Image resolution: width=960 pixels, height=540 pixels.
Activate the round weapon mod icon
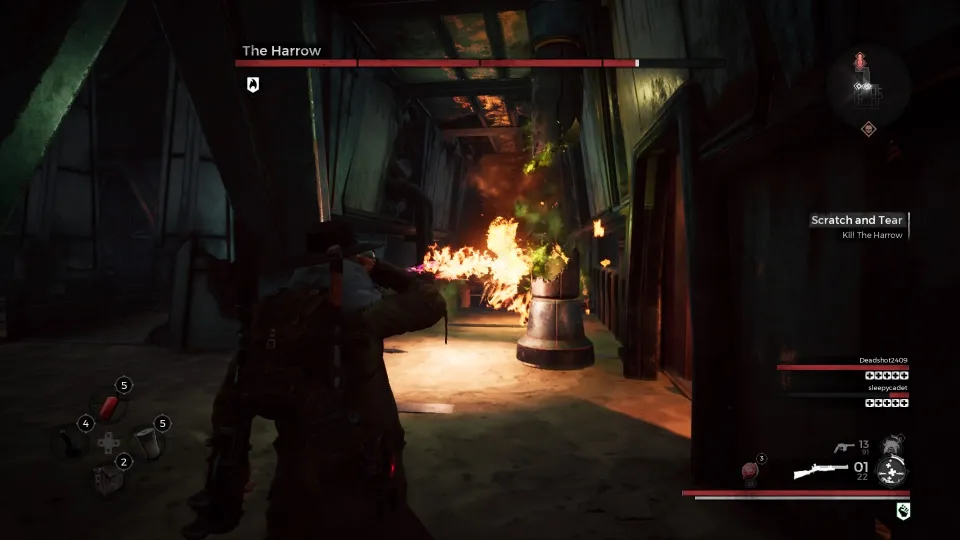pyautogui.click(x=890, y=469)
